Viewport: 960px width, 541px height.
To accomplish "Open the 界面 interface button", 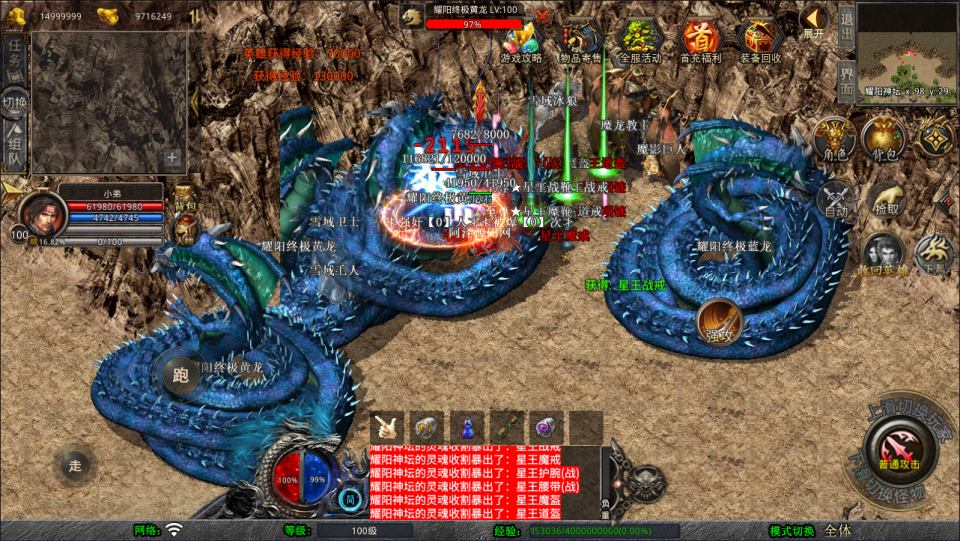I will point(846,79).
